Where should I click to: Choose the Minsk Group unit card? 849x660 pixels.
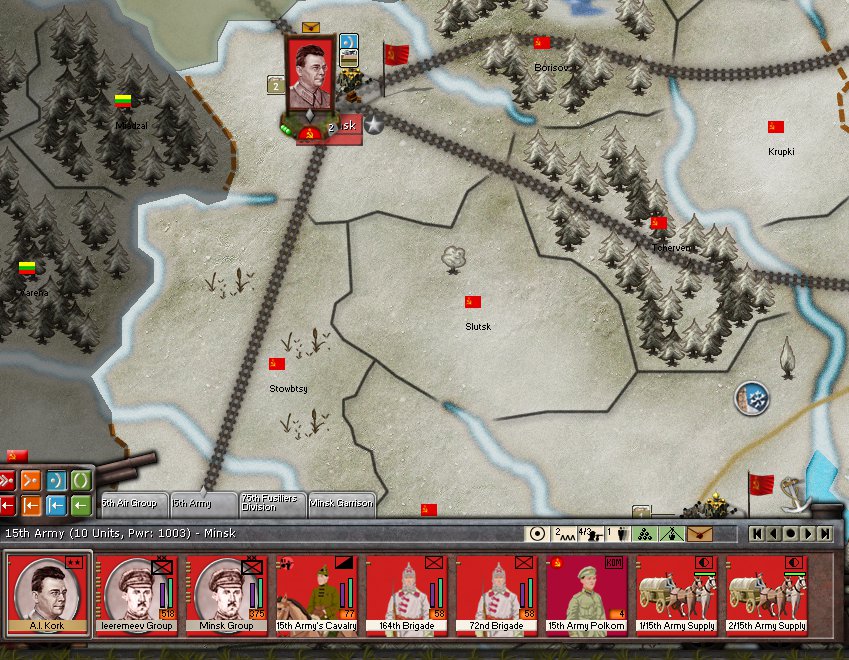click(x=229, y=593)
